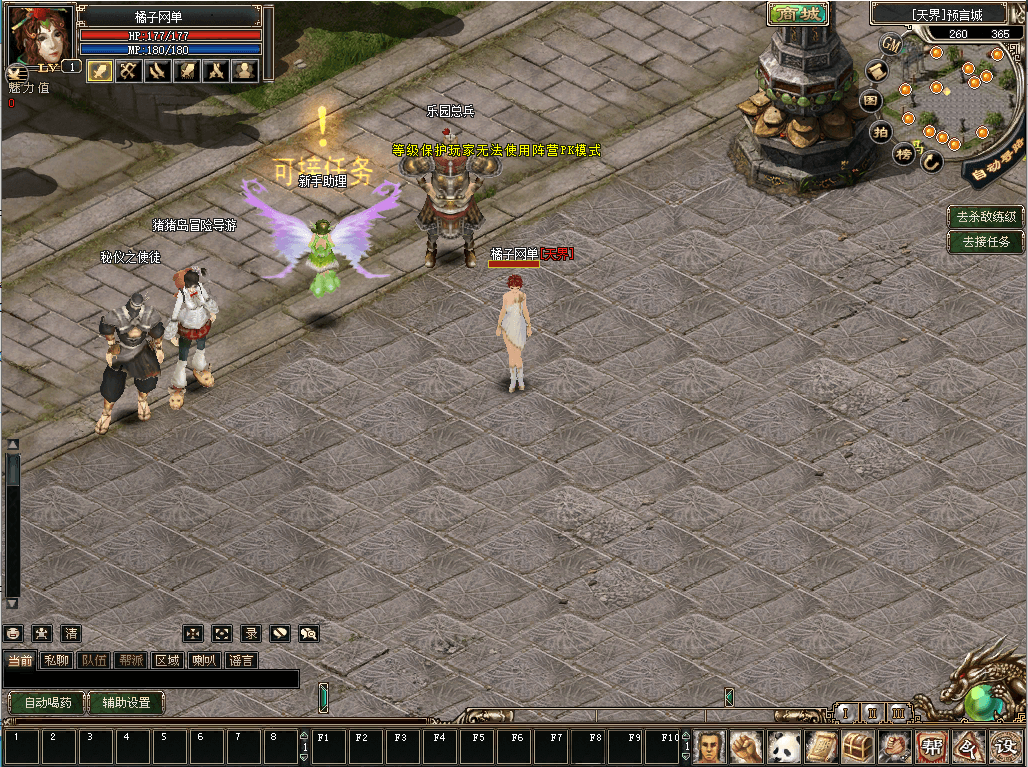Click the 自动喝药 auto-potion button
The image size is (1028, 767).
[x=47, y=703]
